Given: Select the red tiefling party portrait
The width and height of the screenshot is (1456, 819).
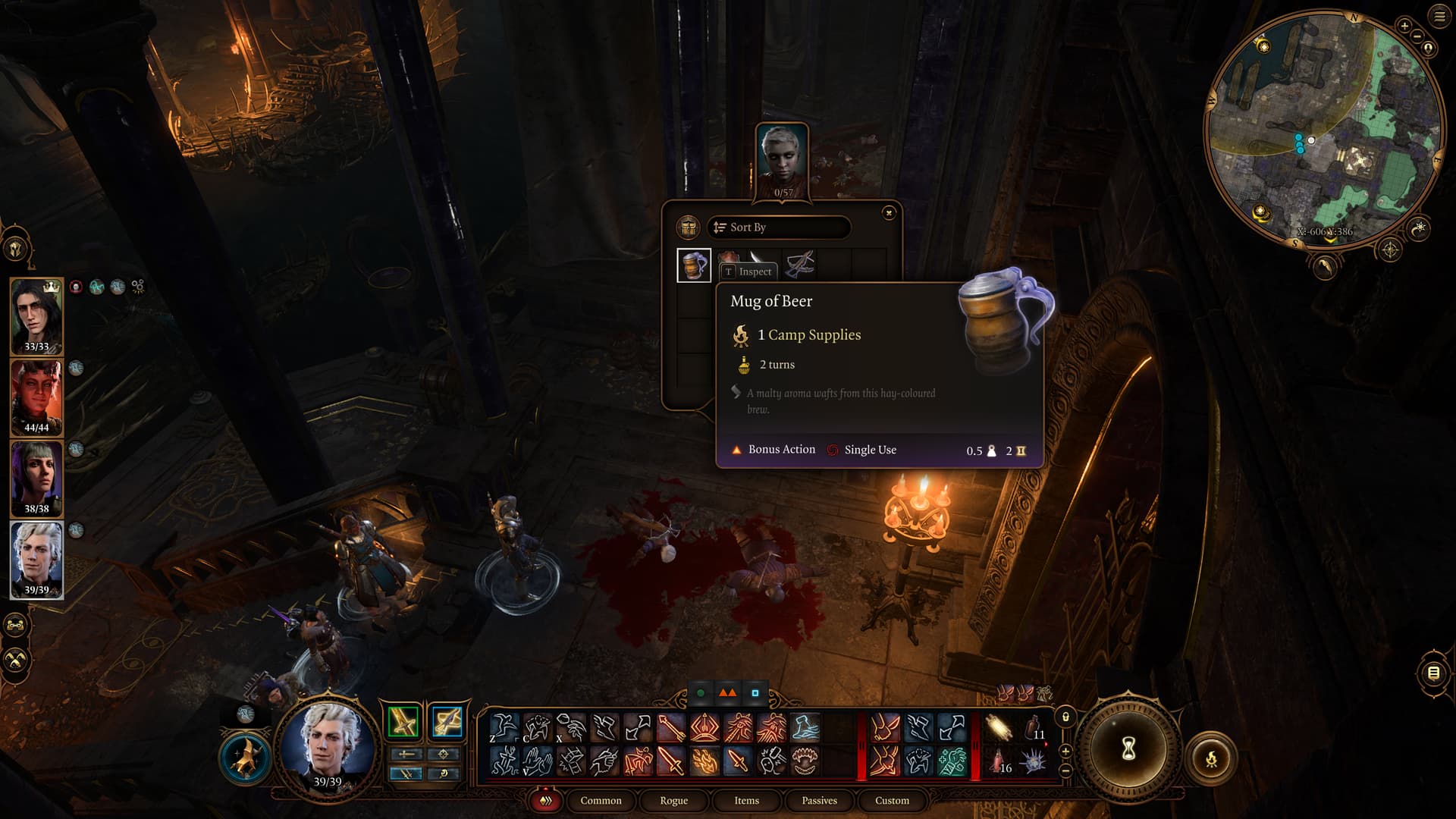Looking at the screenshot, I should [x=36, y=397].
